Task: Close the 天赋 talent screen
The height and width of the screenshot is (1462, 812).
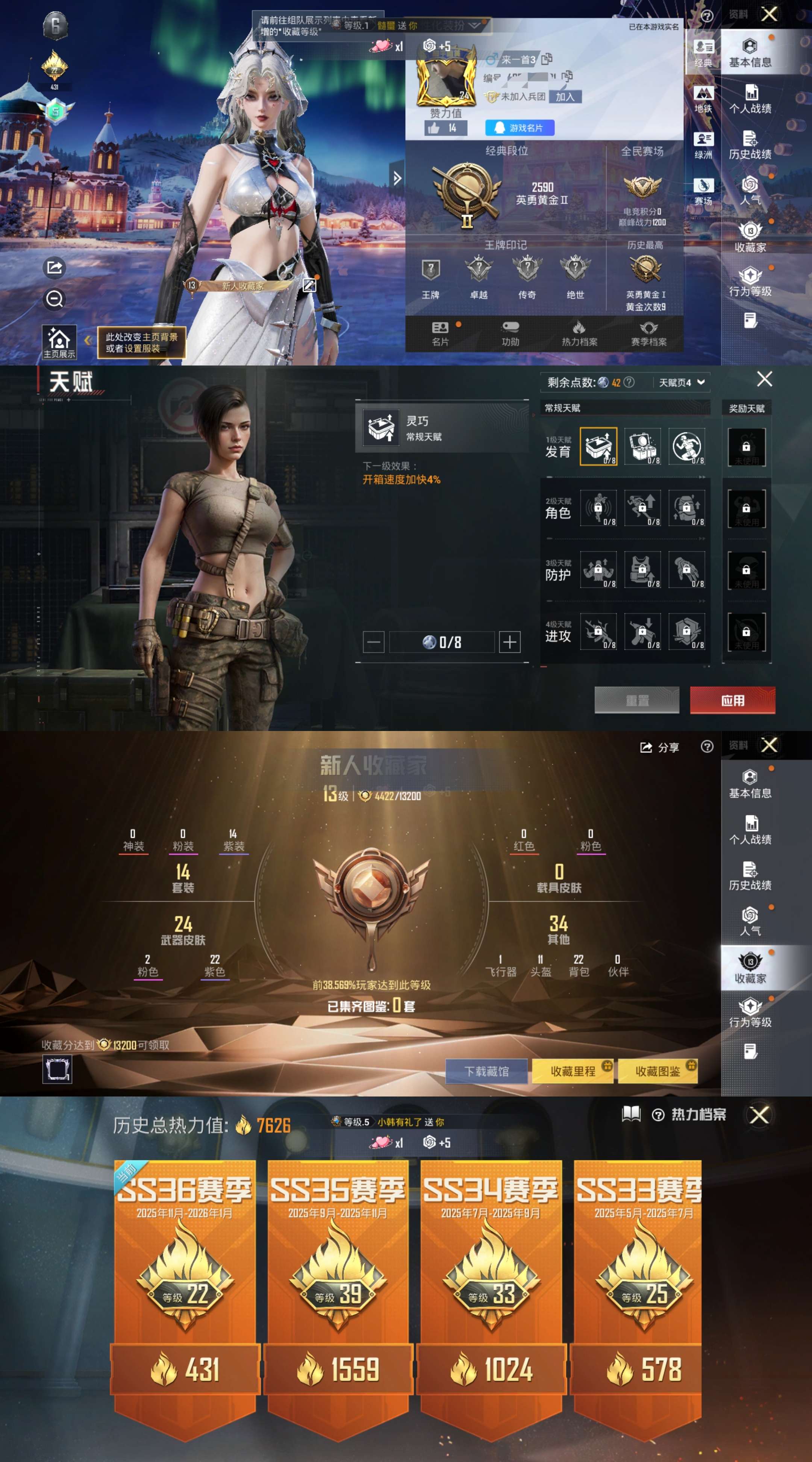Action: pyautogui.click(x=764, y=379)
